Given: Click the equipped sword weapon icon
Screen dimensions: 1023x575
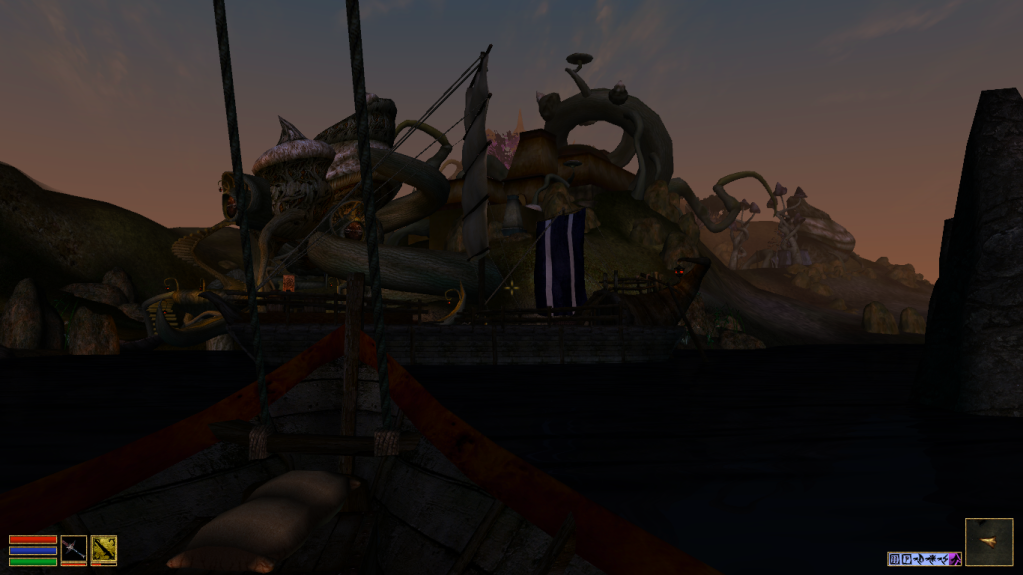Looking at the screenshot, I should point(73,548).
